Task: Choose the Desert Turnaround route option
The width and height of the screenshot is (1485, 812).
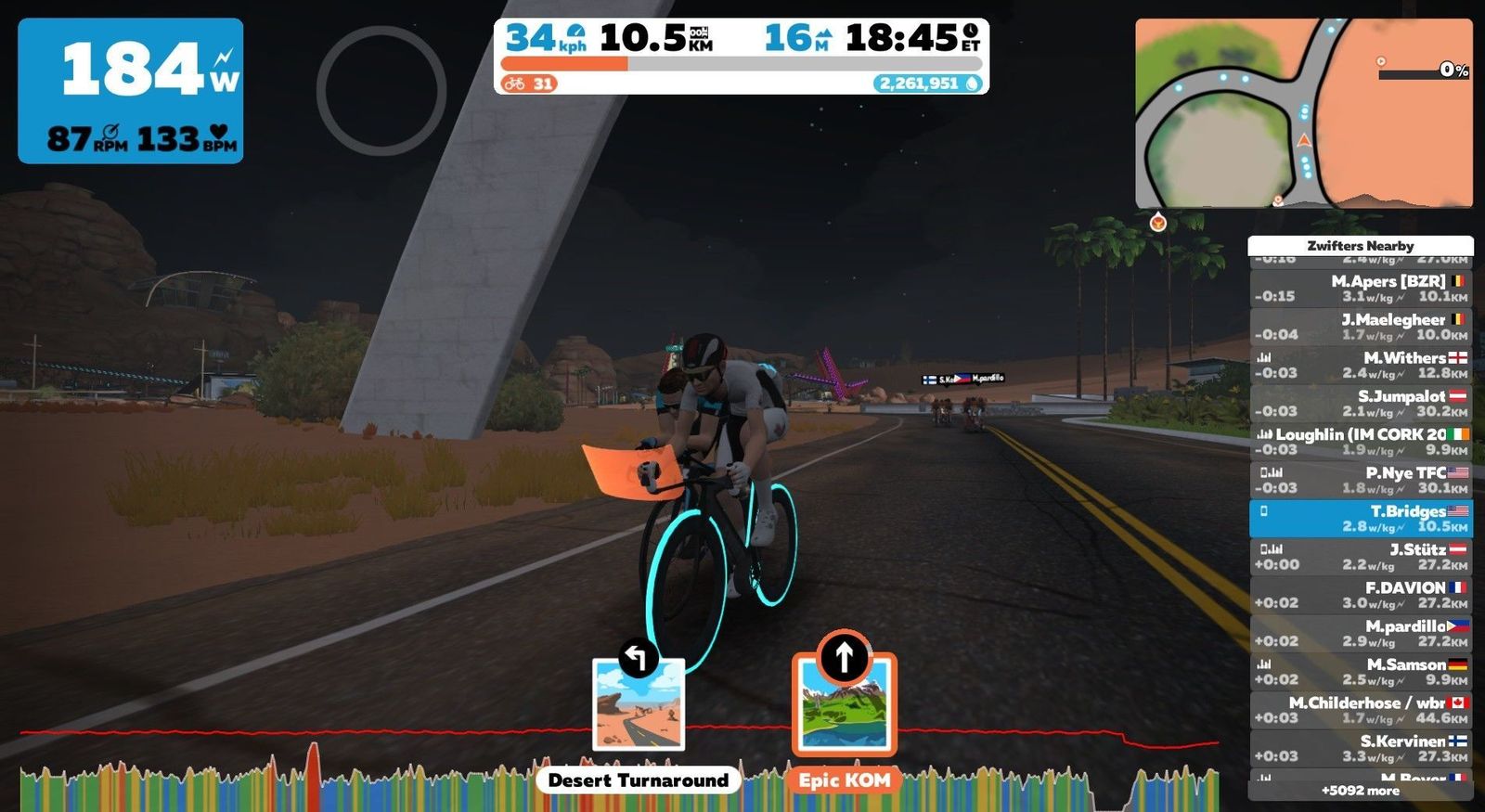Action: (639, 705)
